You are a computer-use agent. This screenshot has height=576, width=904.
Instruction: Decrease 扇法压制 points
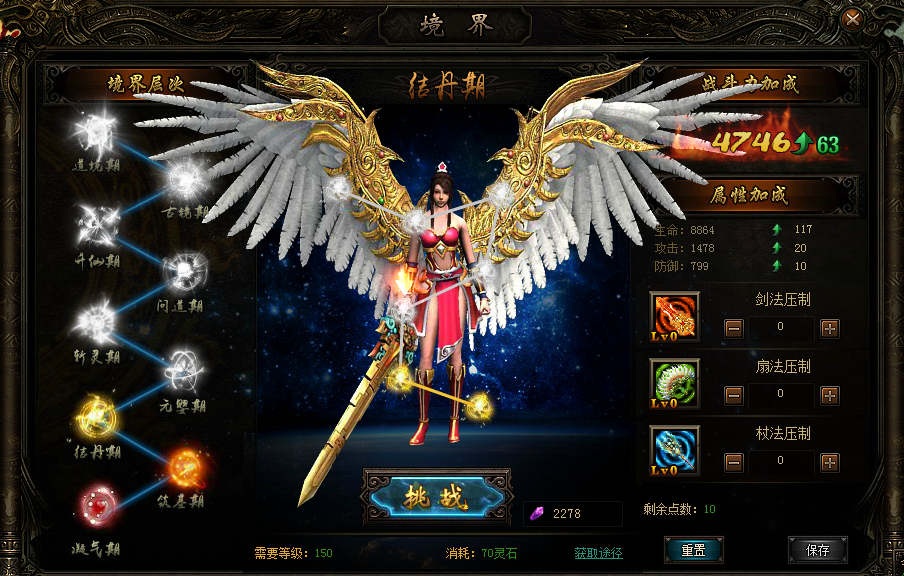click(734, 395)
